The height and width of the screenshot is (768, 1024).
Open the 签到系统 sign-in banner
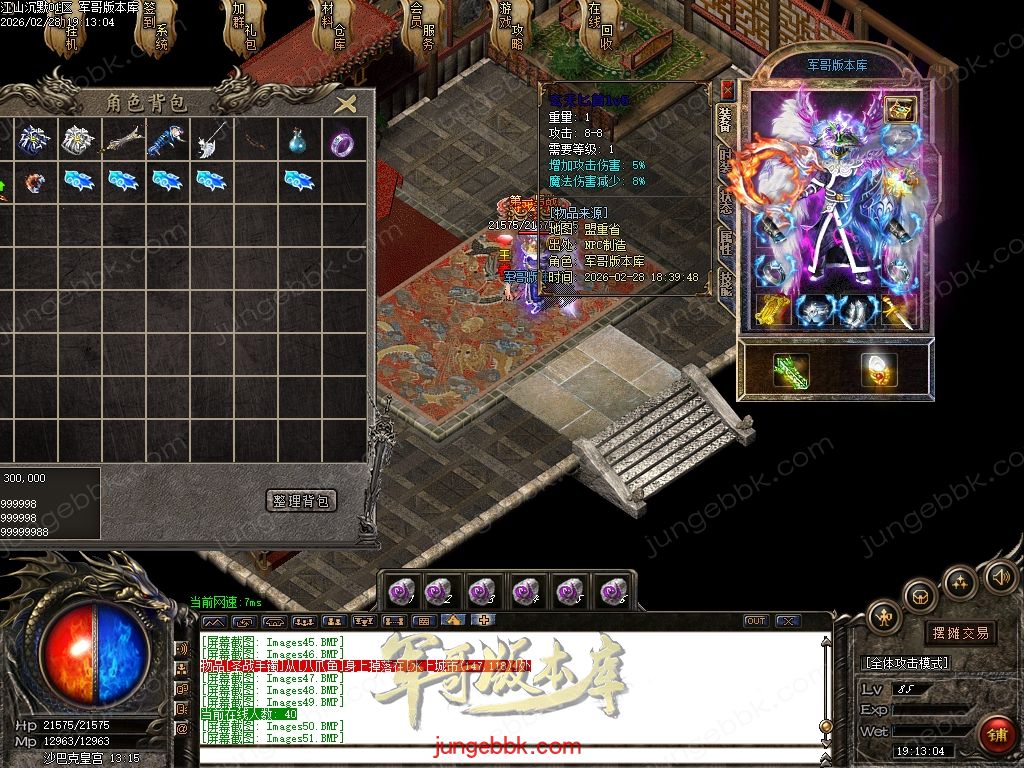tap(157, 28)
